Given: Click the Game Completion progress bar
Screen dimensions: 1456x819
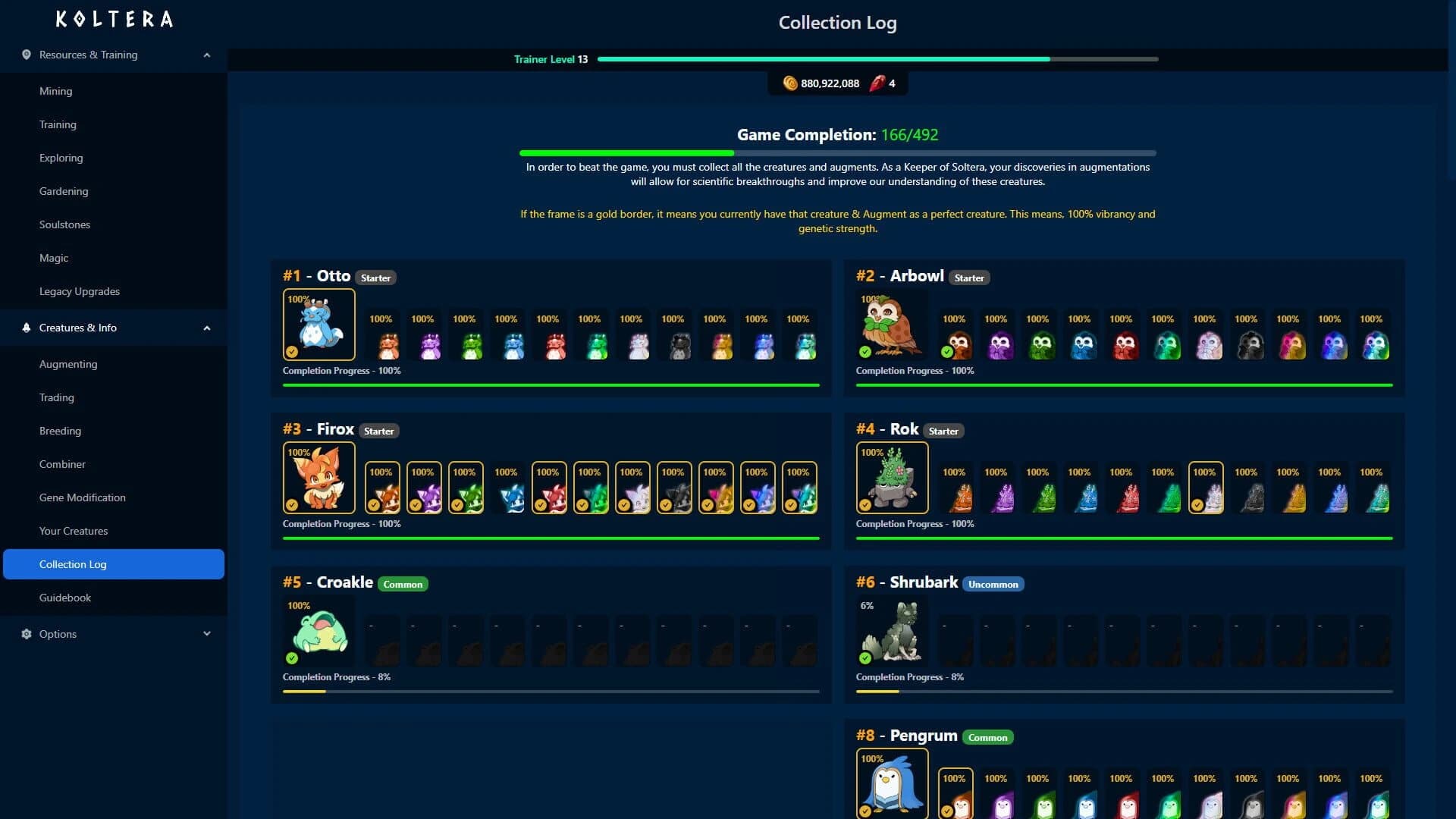Looking at the screenshot, I should (837, 152).
